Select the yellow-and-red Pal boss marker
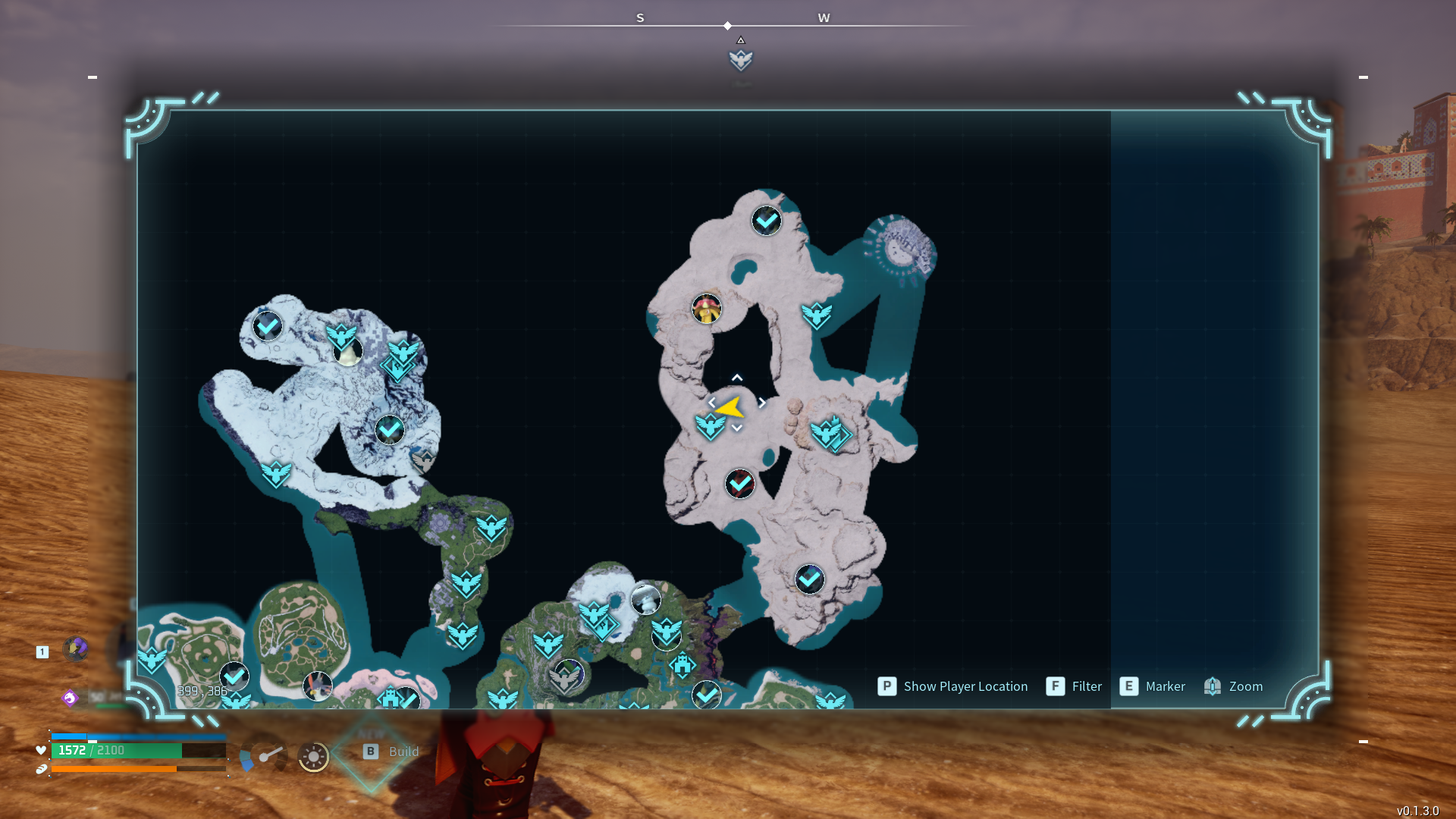 [707, 309]
